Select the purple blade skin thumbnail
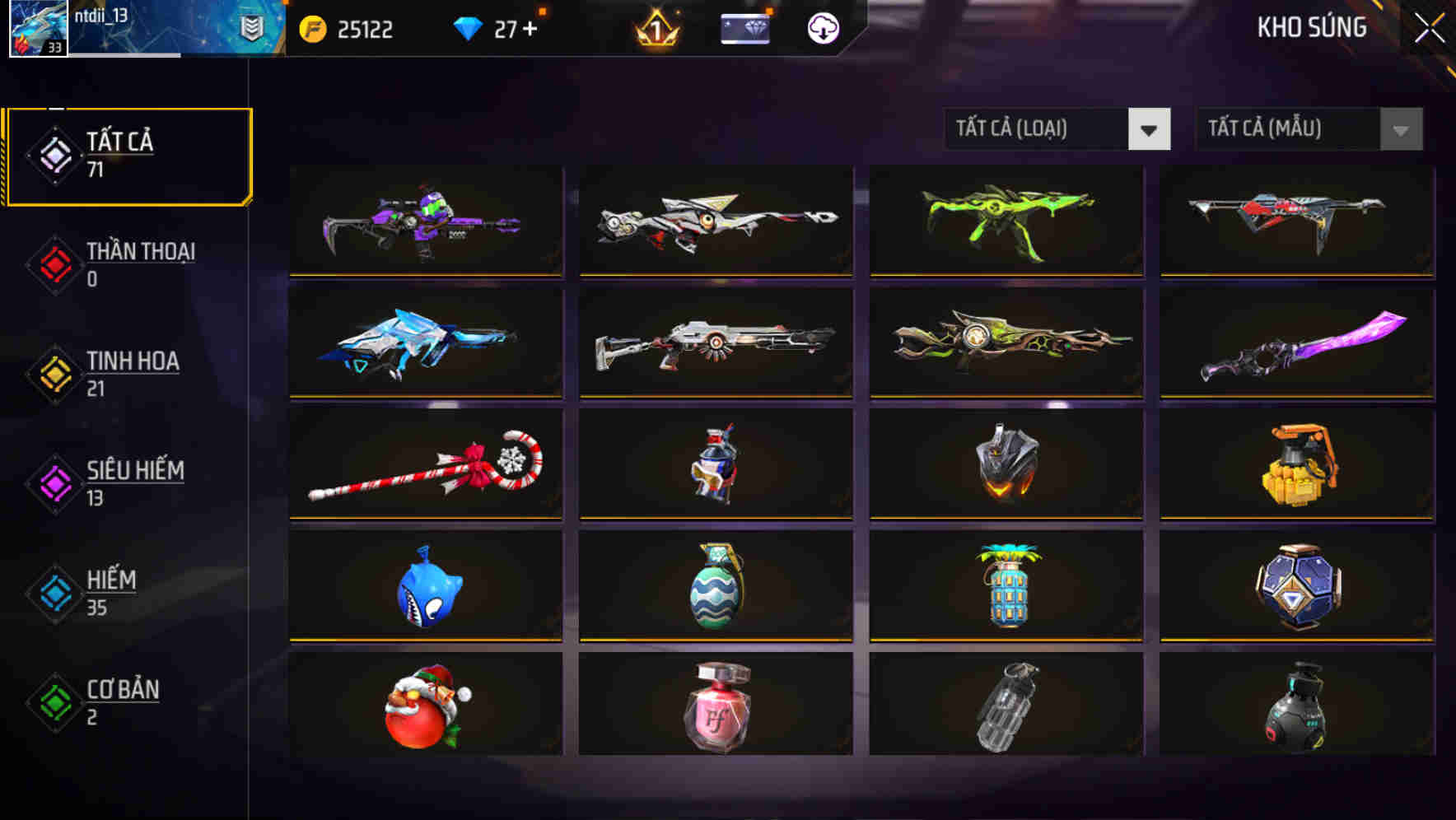The width and height of the screenshot is (1456, 820). [1297, 343]
